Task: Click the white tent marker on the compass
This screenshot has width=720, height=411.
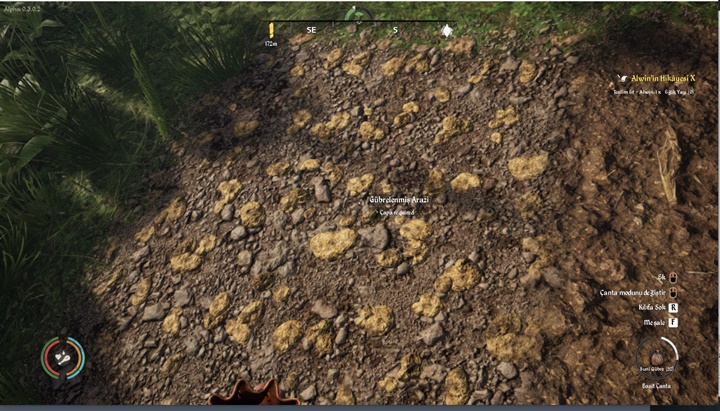Action: 446,31
